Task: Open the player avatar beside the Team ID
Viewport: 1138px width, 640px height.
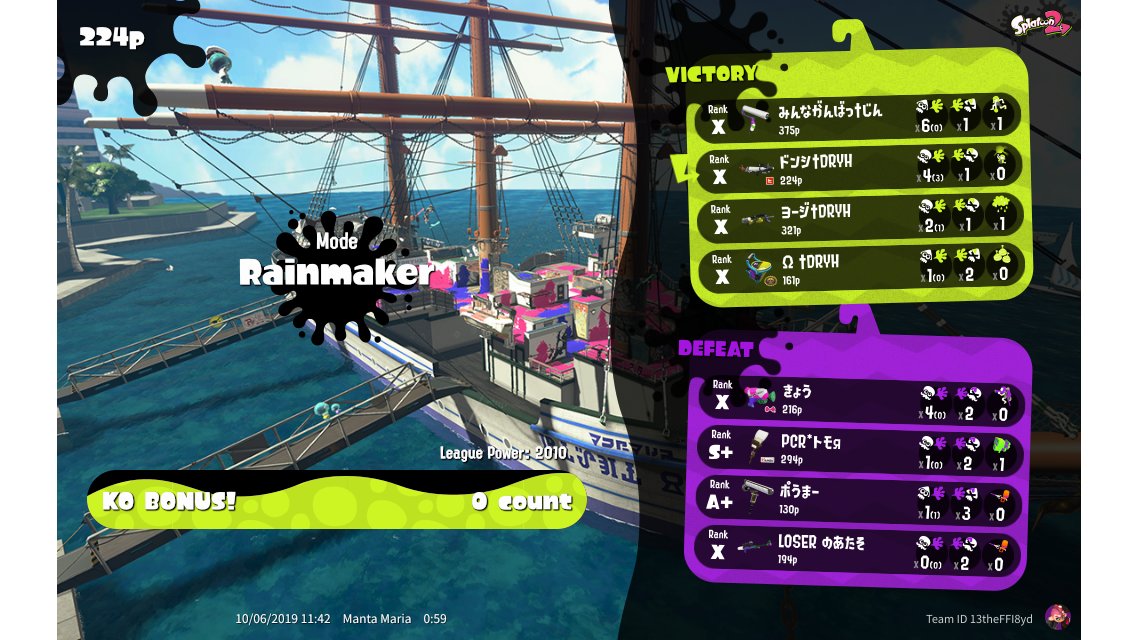Action: tap(1056, 617)
